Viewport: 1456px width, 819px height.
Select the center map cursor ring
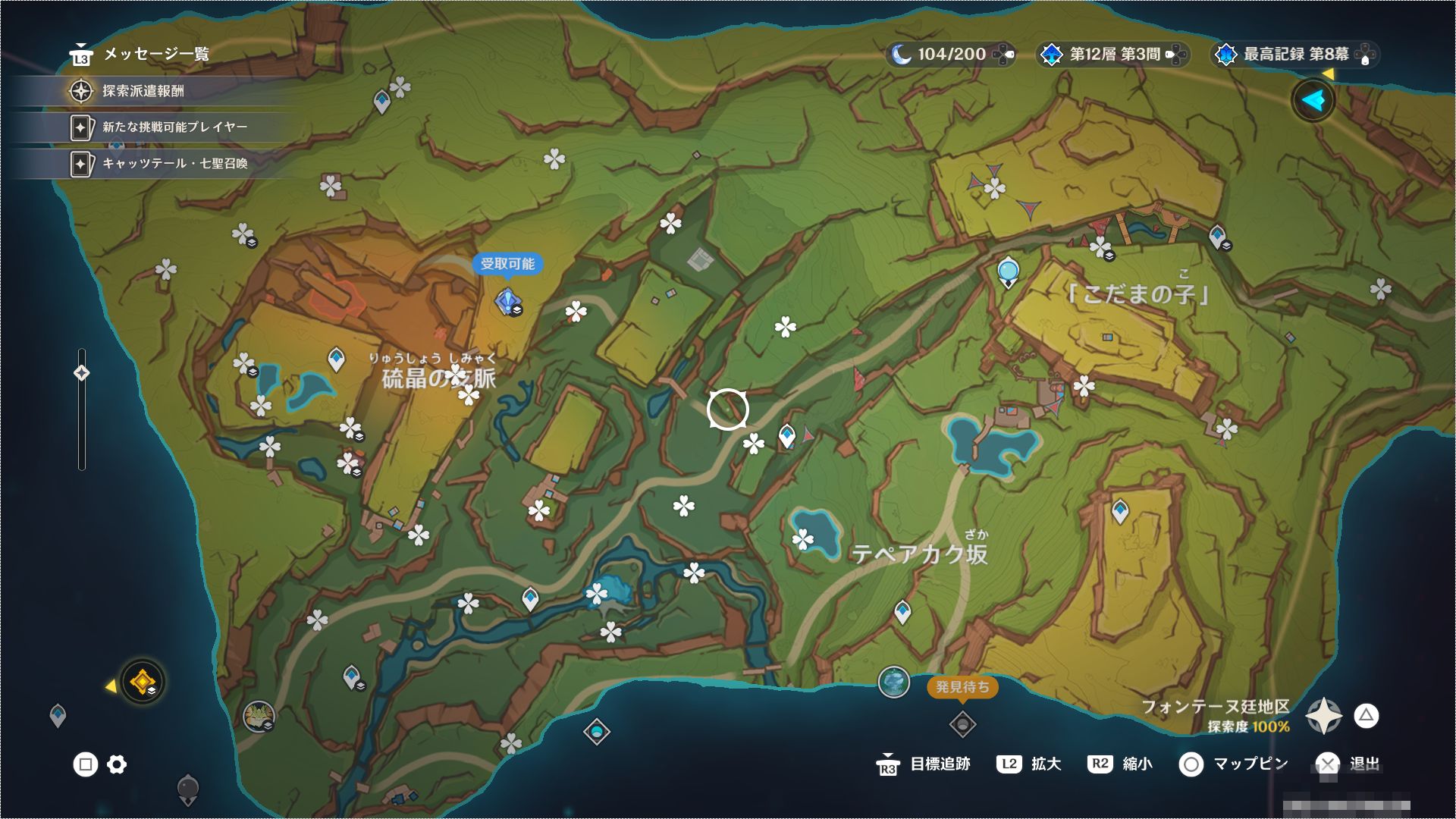(x=727, y=409)
